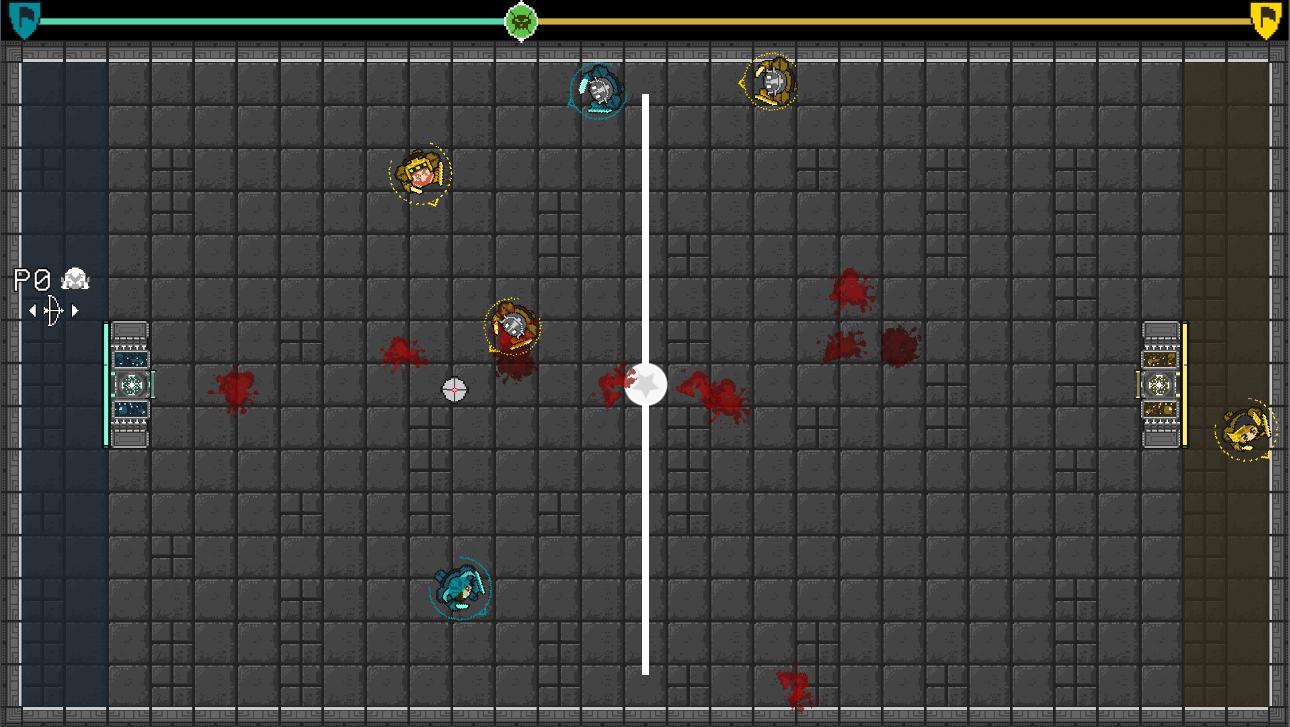
Task: Select the orange-haired gold player upper left
Action: [421, 172]
